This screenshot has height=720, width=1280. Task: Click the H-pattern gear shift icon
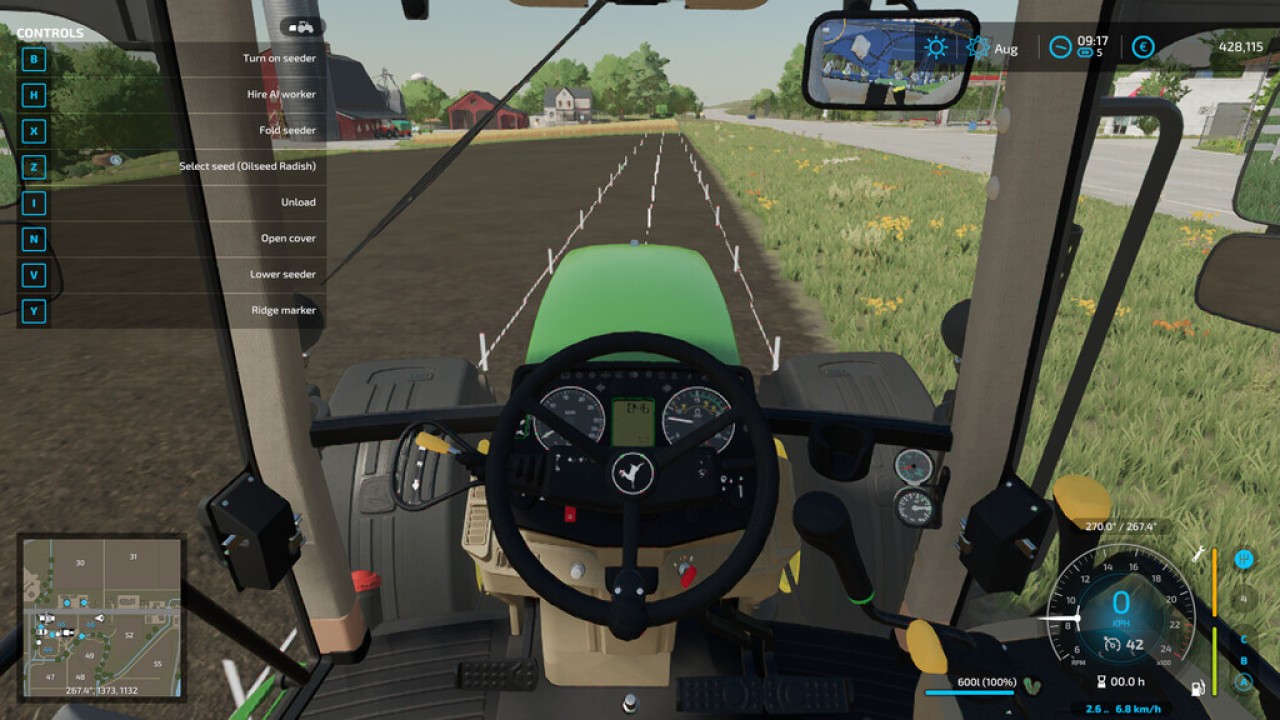pos(1244,557)
